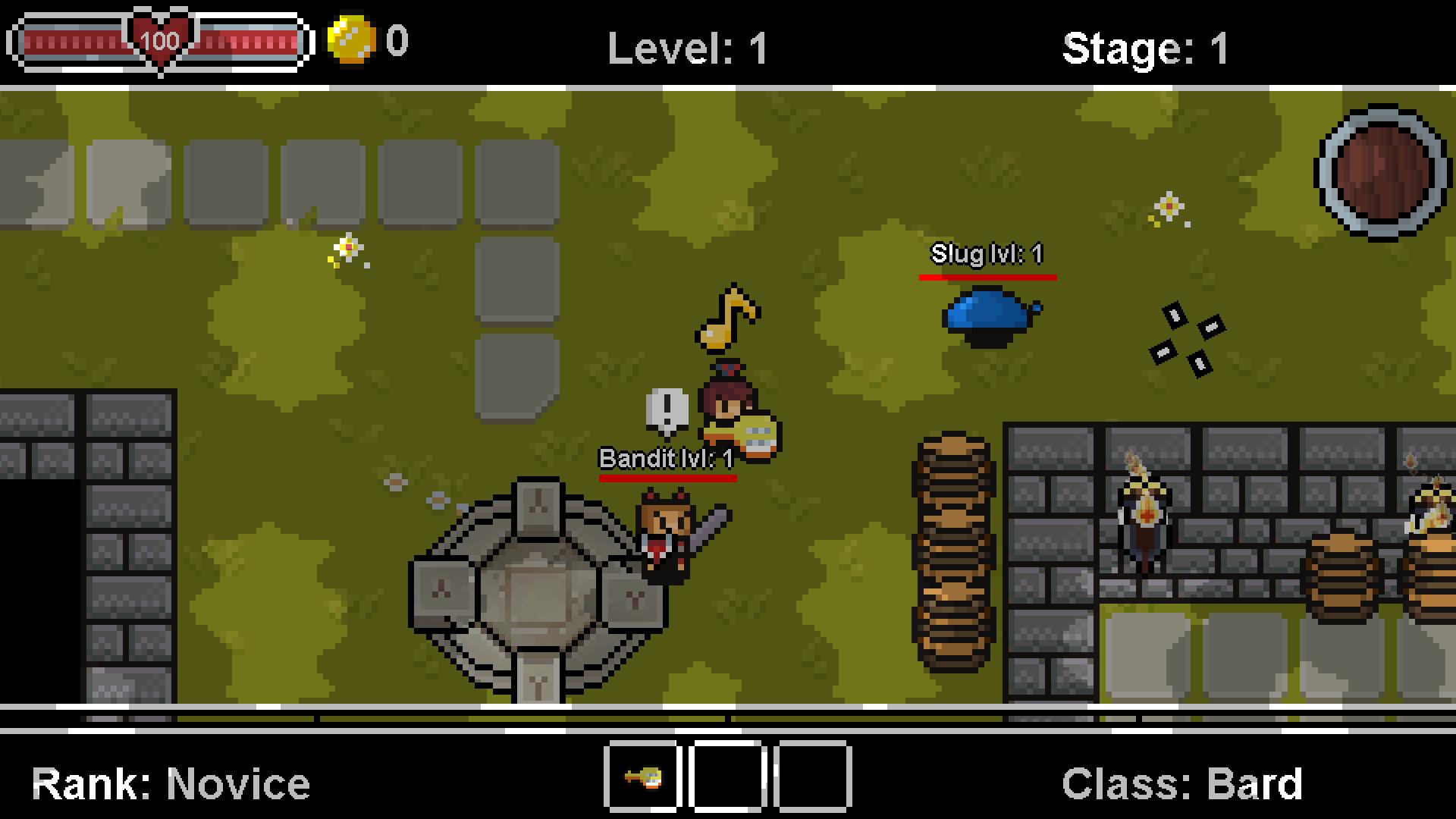Click the heart on the health bar
1456x819 pixels.
[159, 42]
